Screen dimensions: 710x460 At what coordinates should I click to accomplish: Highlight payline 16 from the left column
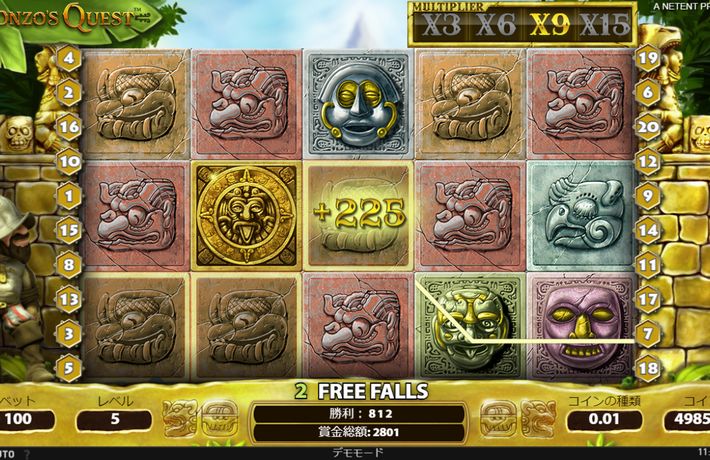[69, 127]
